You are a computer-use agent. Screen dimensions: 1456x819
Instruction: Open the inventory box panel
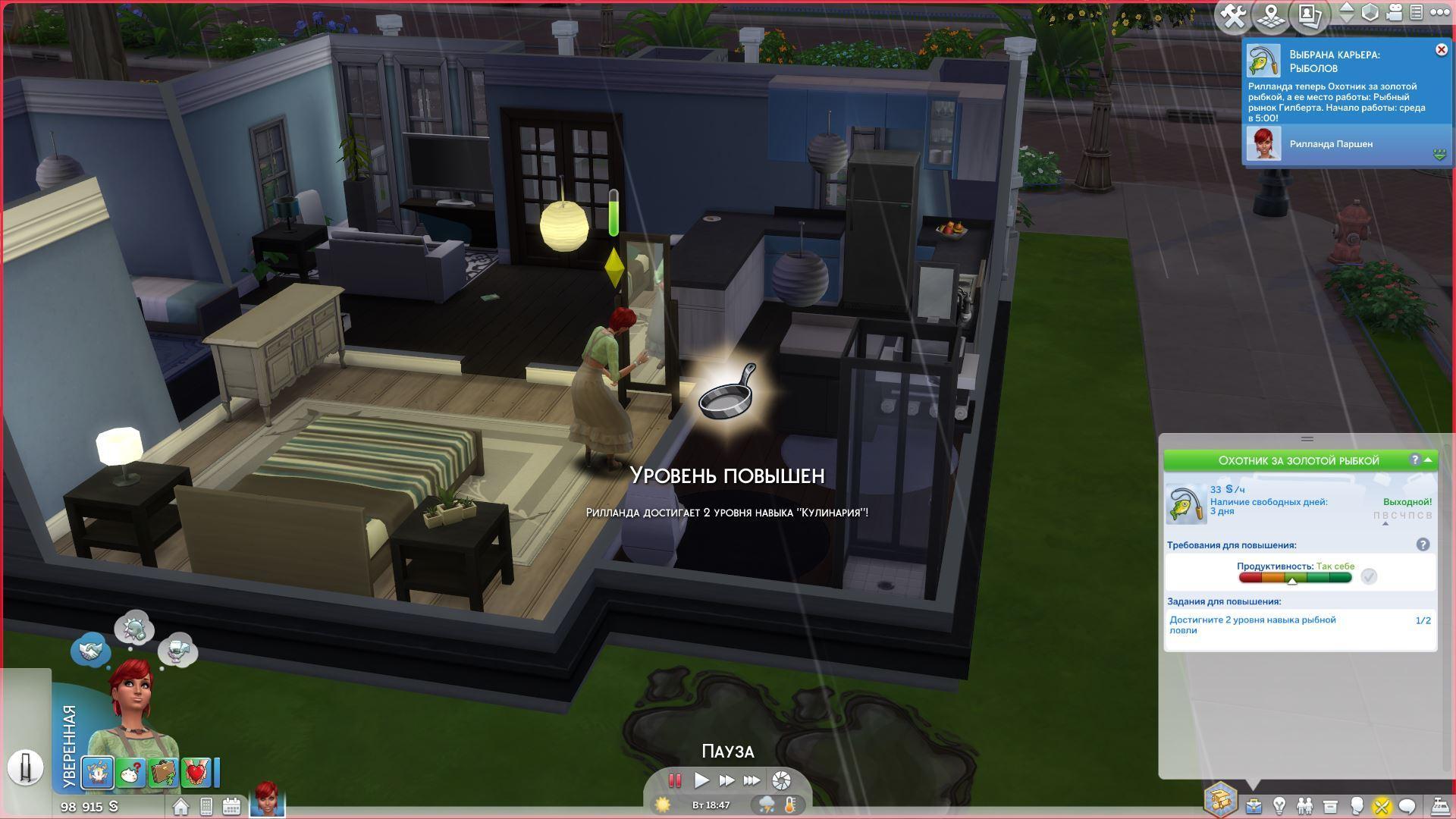coord(1330,805)
